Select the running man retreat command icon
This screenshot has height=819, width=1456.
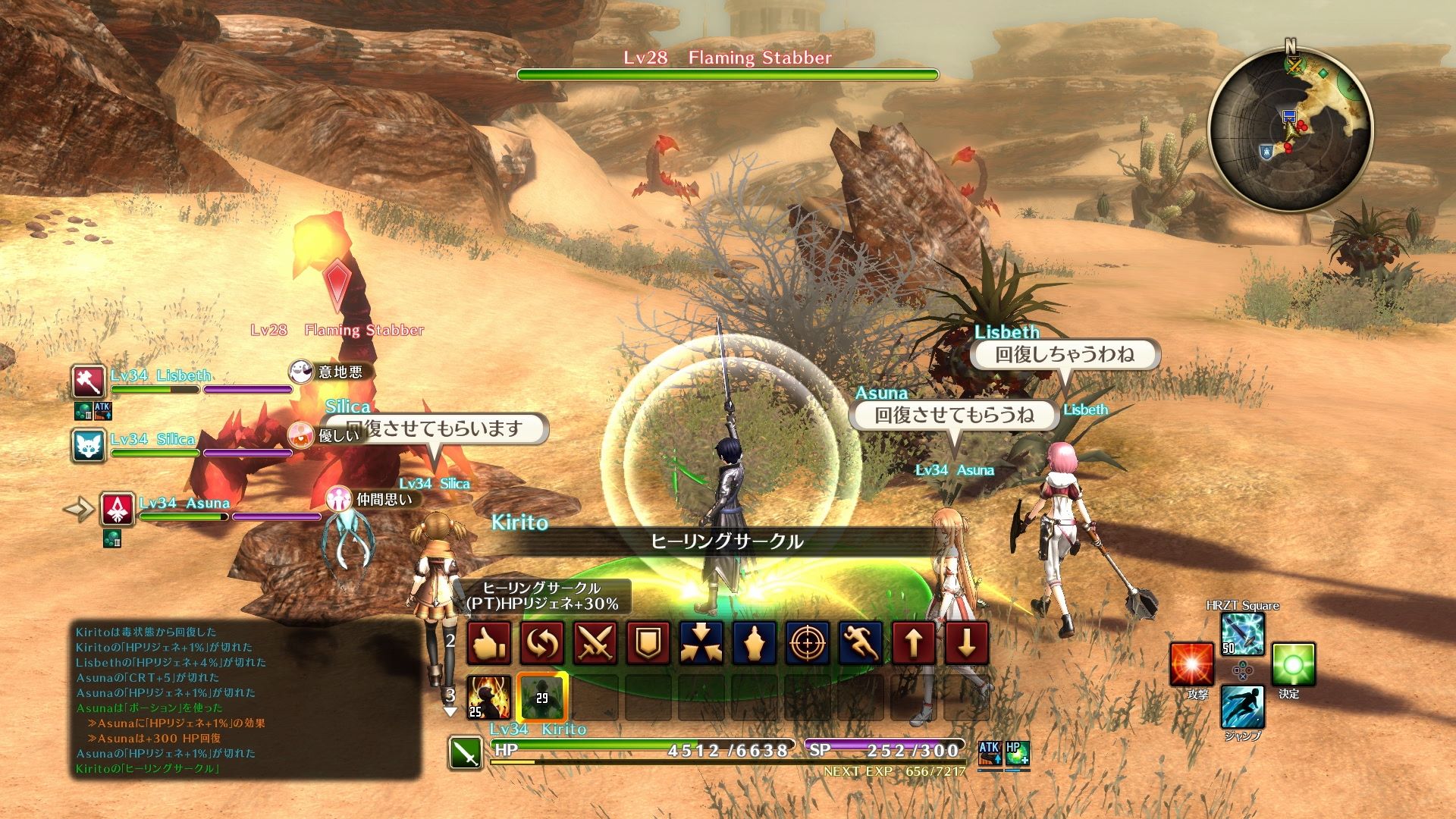click(x=860, y=641)
